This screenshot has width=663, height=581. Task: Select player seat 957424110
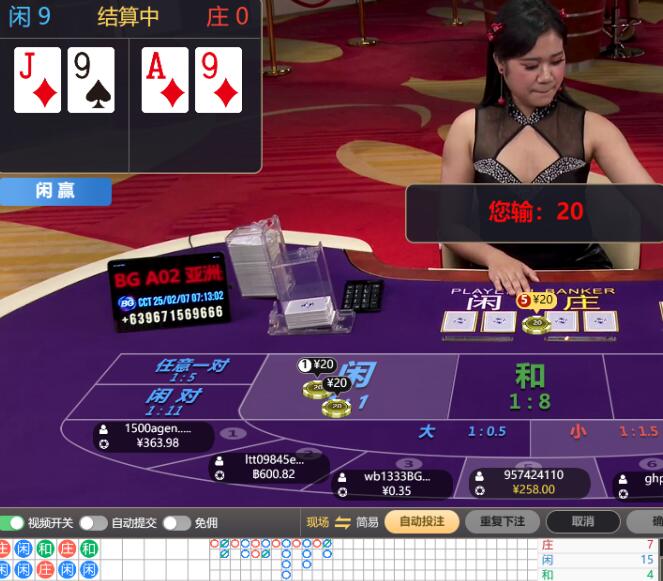point(532,483)
